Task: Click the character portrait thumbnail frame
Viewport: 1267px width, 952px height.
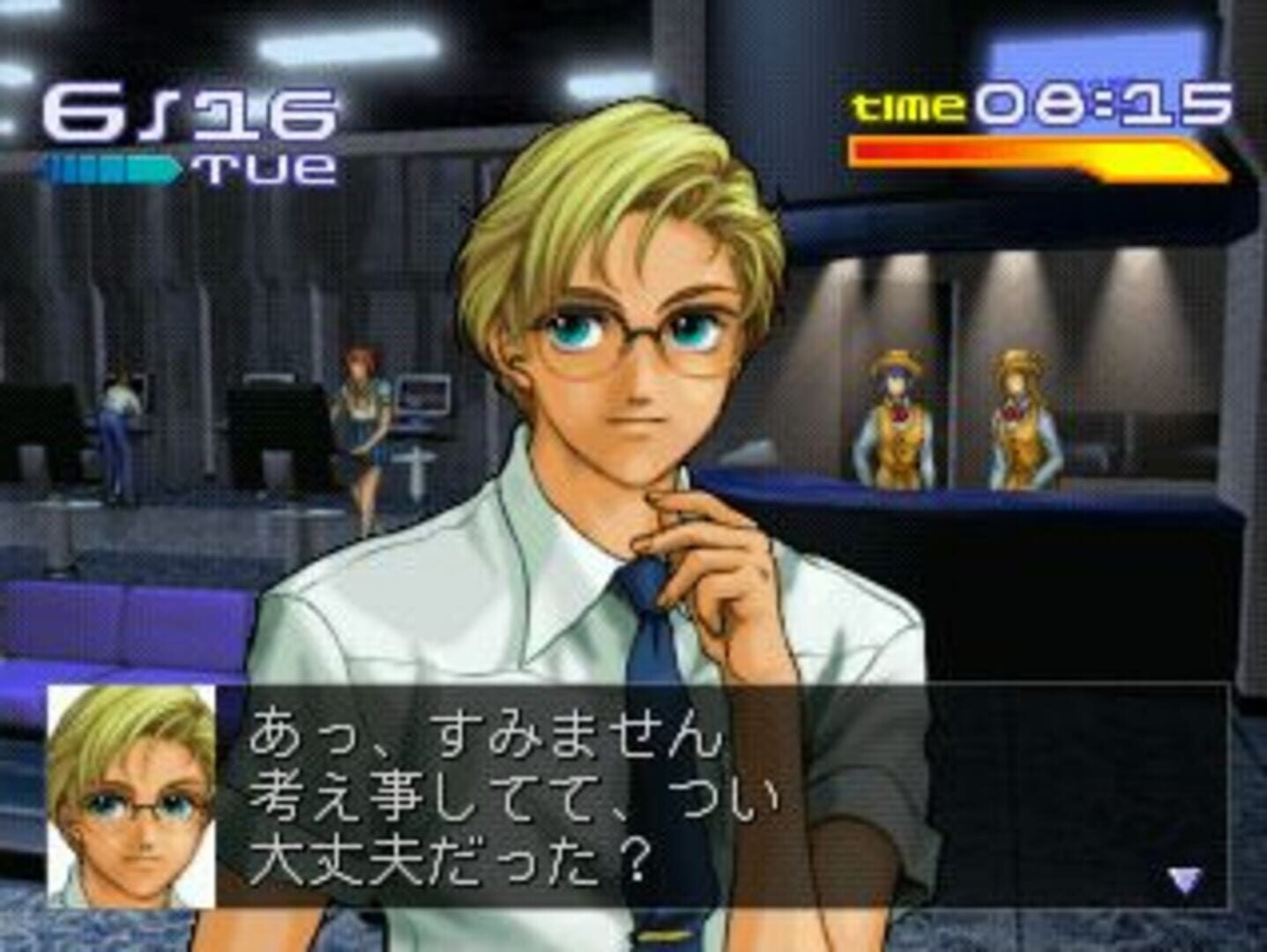Action: point(130,798)
